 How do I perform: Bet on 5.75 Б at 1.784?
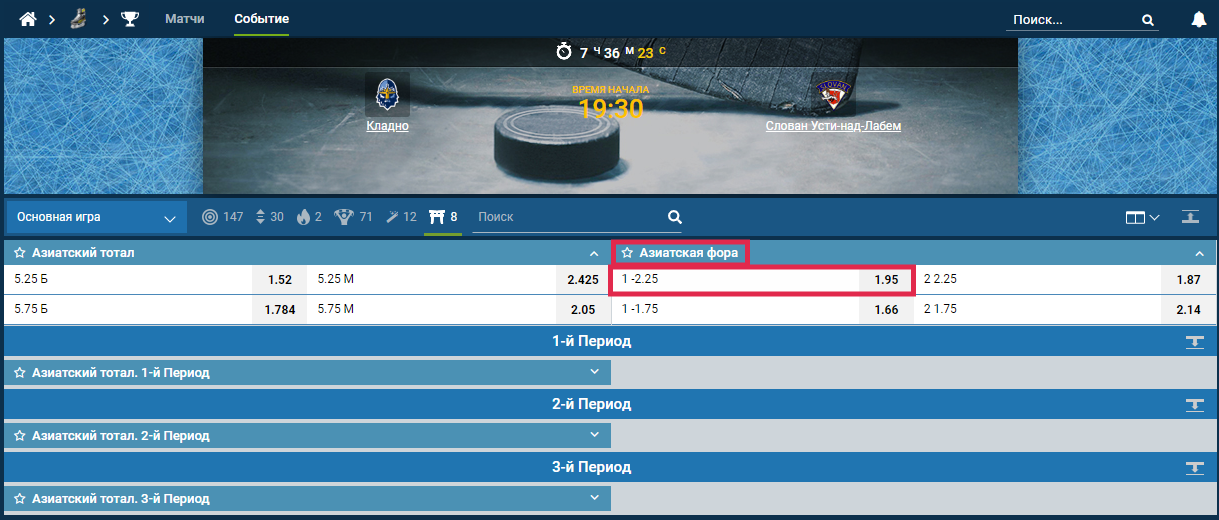tap(280, 310)
